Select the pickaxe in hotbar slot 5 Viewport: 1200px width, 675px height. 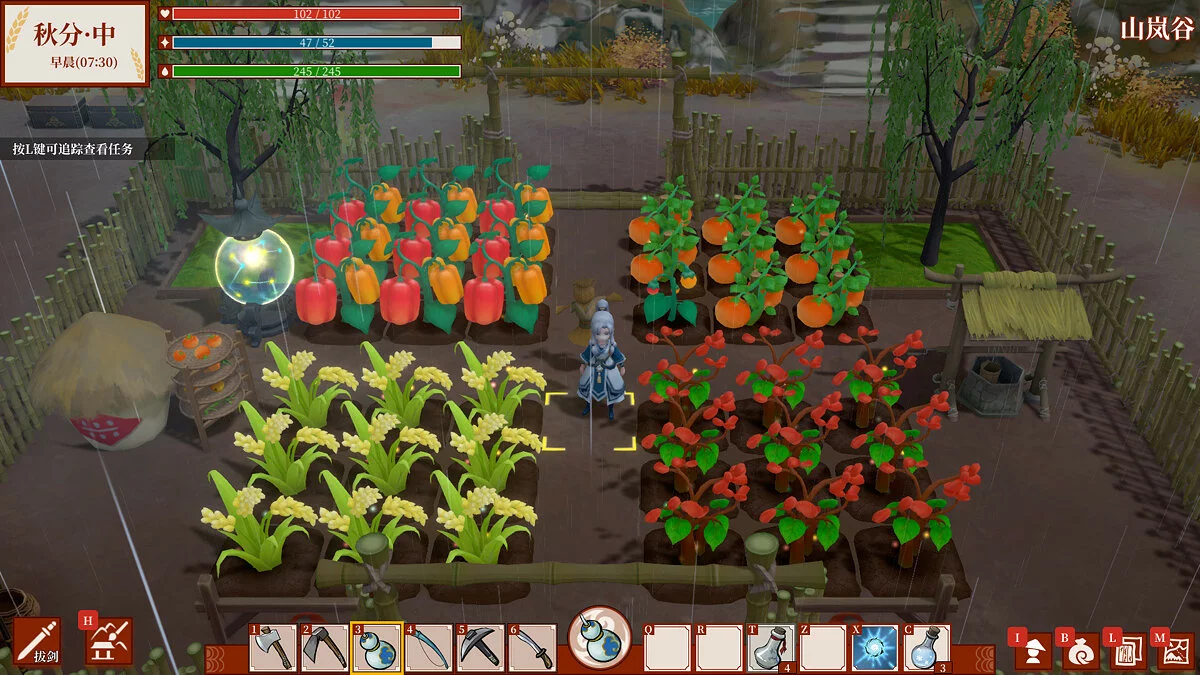481,648
